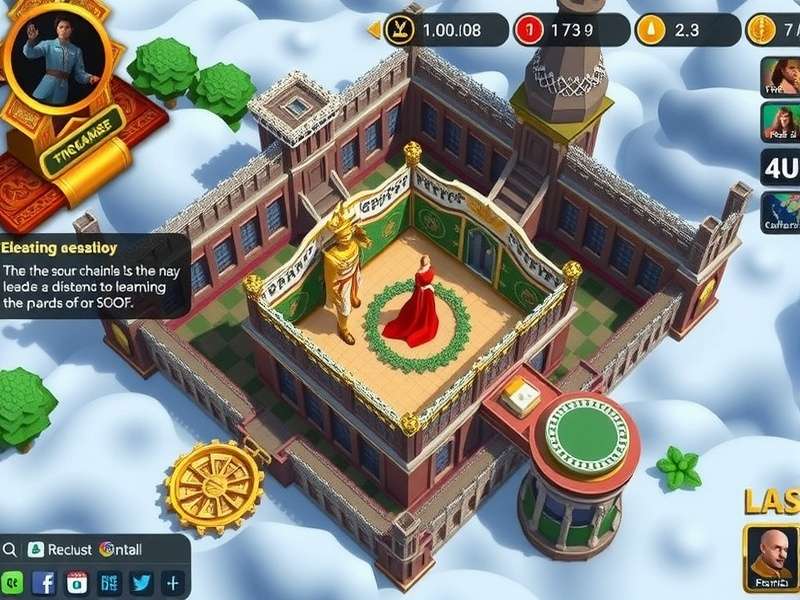800x600 pixels.
Task: Open the map thumbnail on the right
Action: pos(779,212)
